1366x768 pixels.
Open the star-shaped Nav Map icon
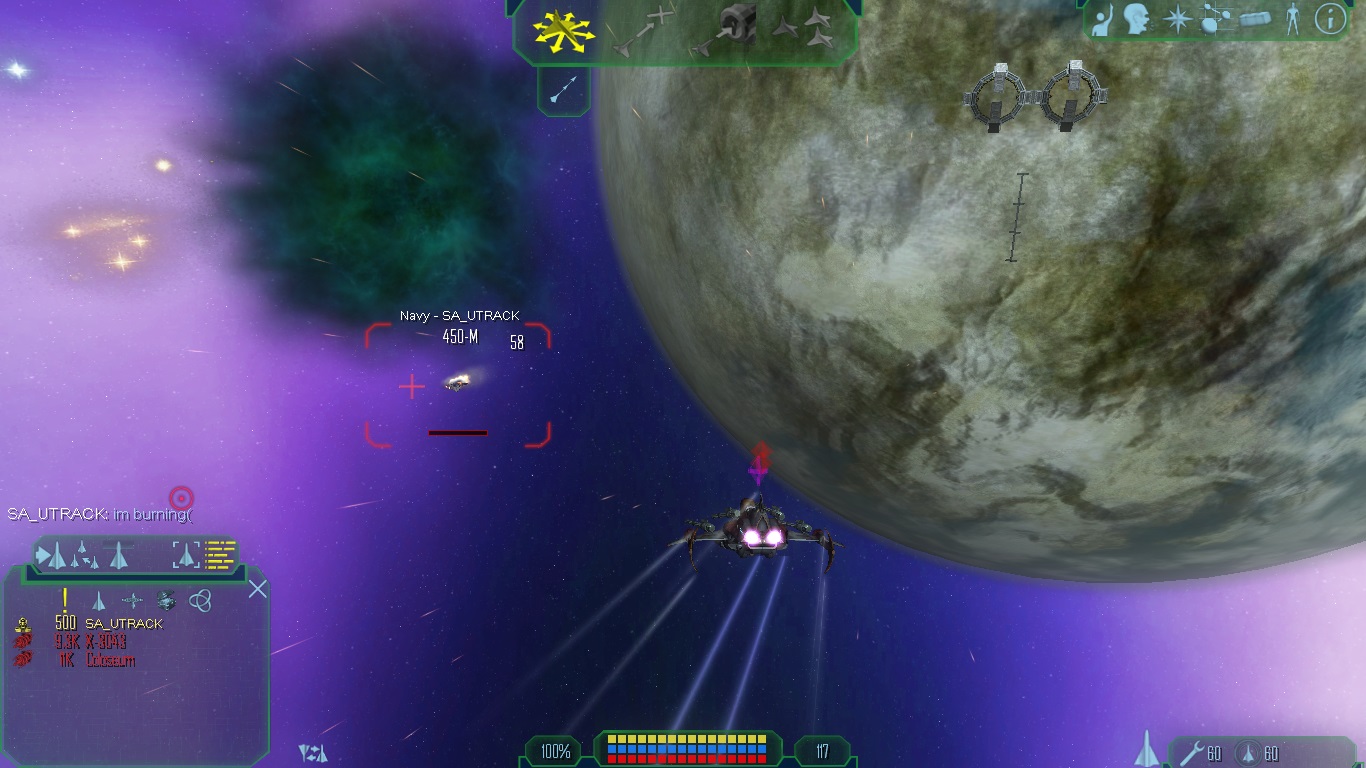[1178, 20]
